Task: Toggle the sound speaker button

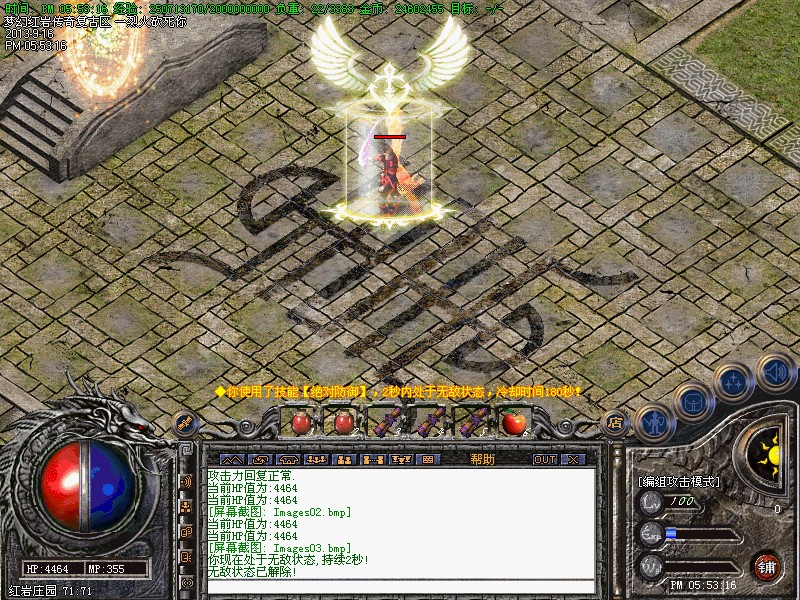Action: [x=775, y=372]
